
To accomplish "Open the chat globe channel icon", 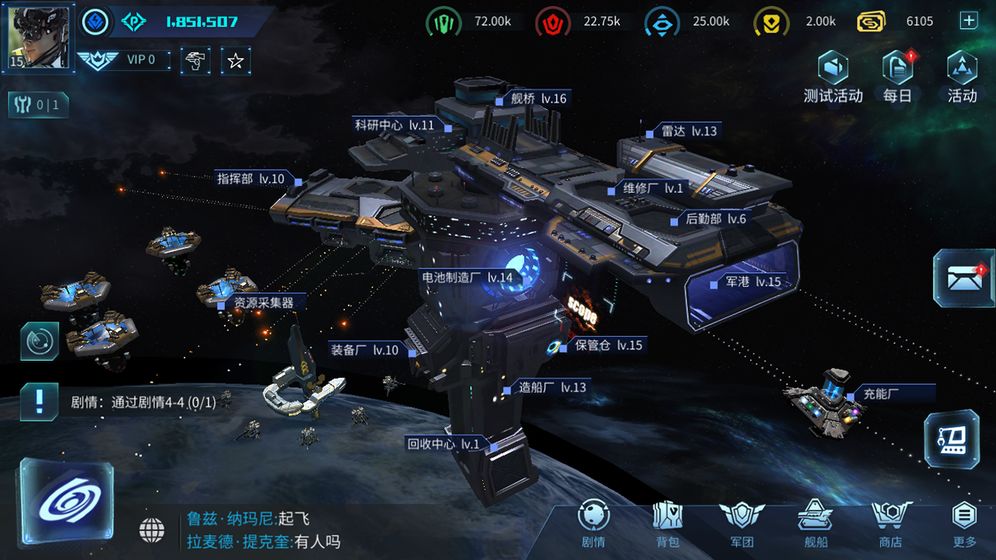I will coord(152,528).
